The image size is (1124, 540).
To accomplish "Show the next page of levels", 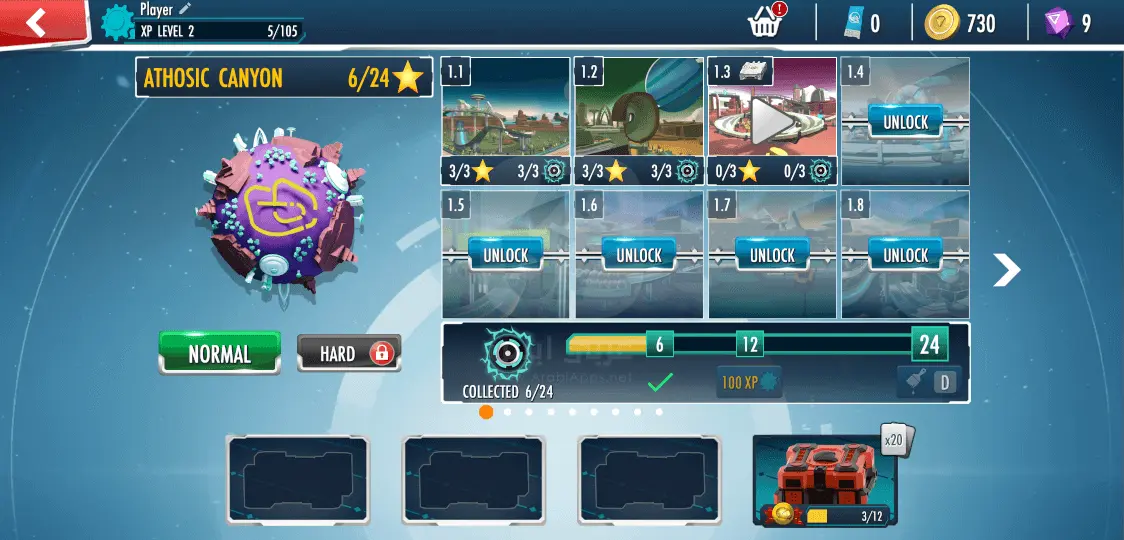I will pos(1006,269).
